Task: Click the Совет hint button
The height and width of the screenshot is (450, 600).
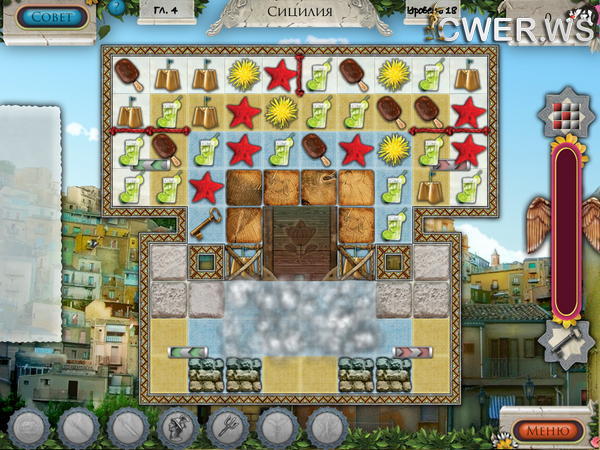Action: point(50,17)
